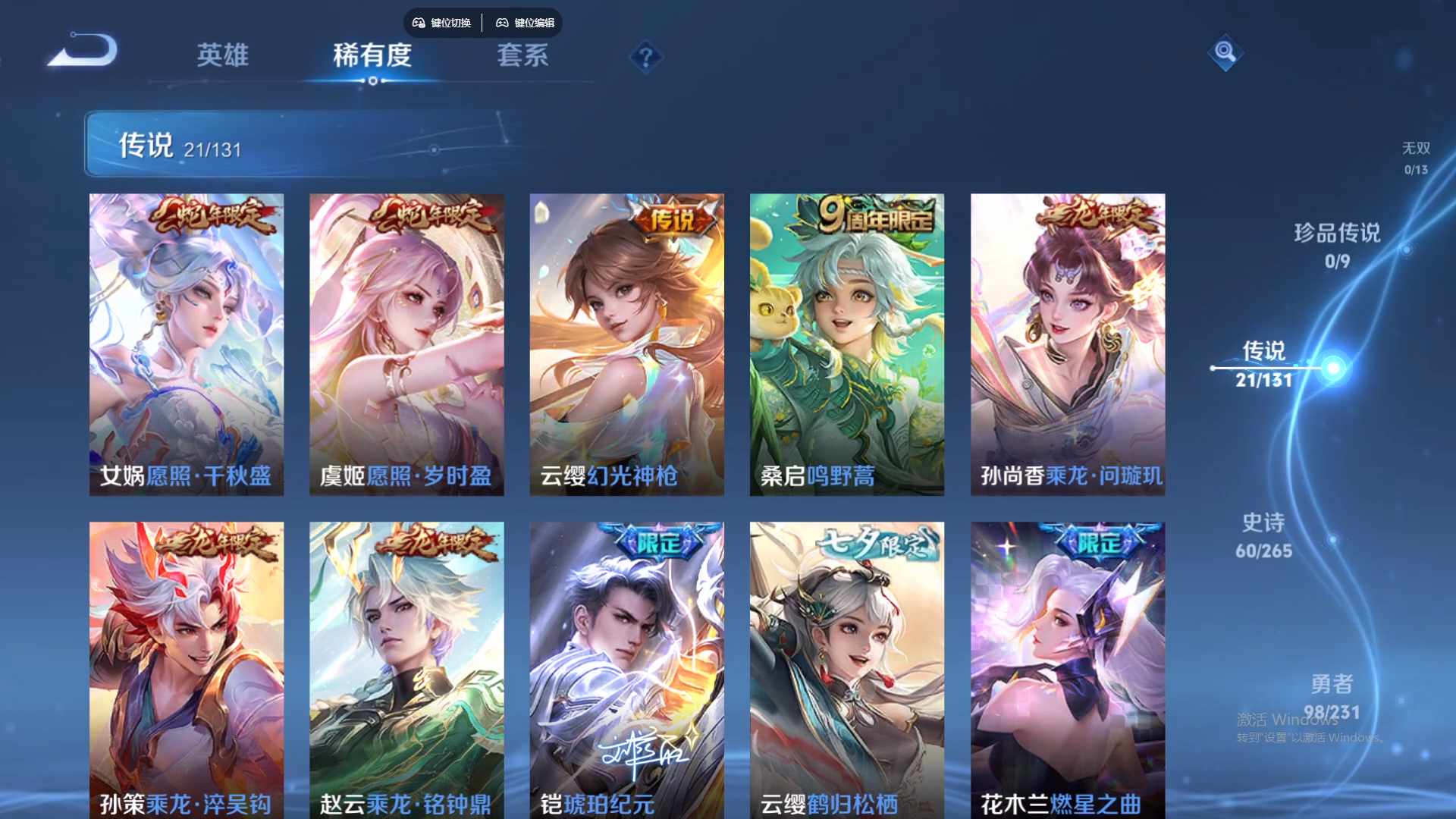Click the 键位编辑 controller icon
This screenshot has width=1456, height=819.
(x=503, y=23)
